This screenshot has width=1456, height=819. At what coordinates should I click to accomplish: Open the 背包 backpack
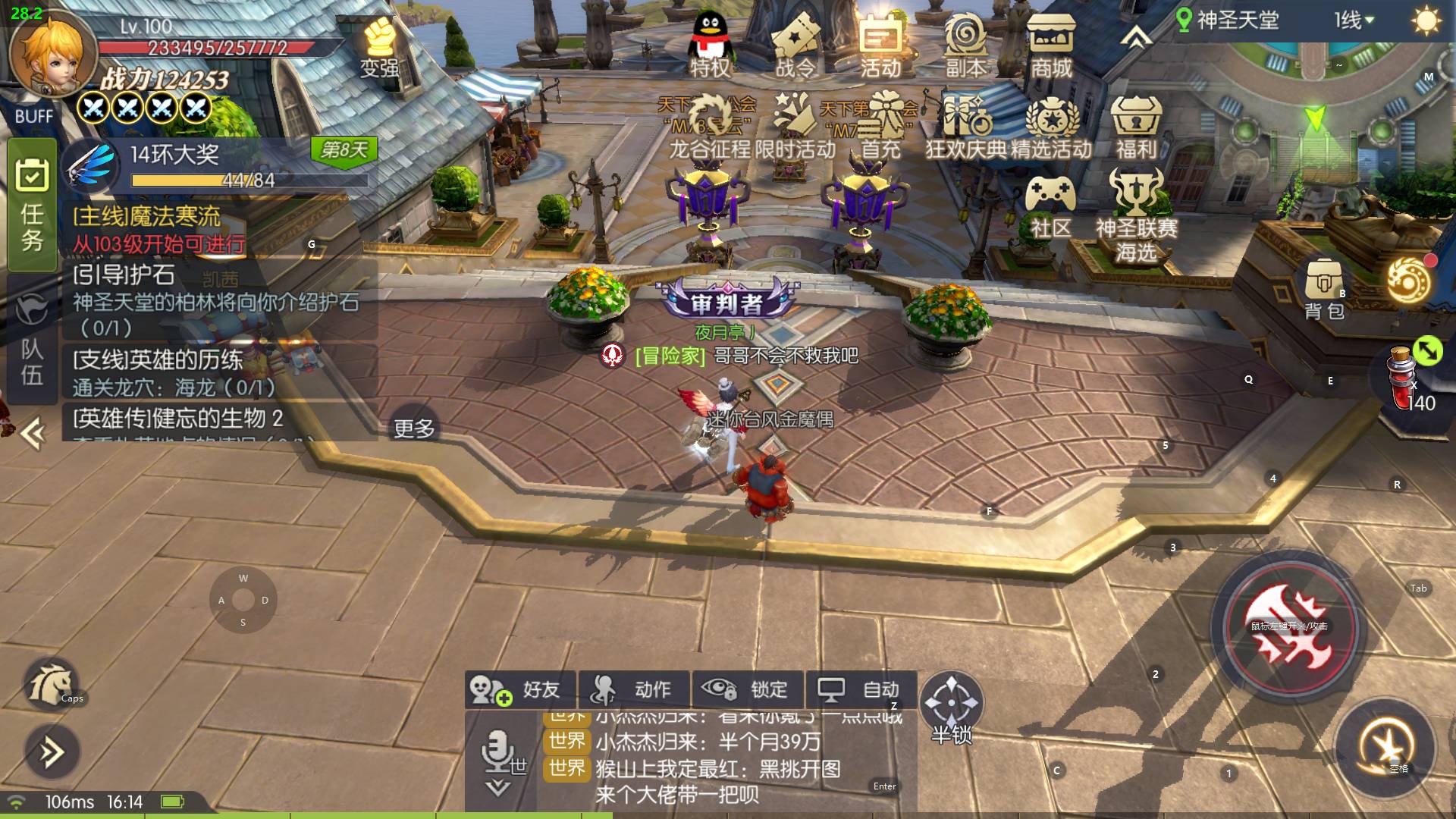1324,288
